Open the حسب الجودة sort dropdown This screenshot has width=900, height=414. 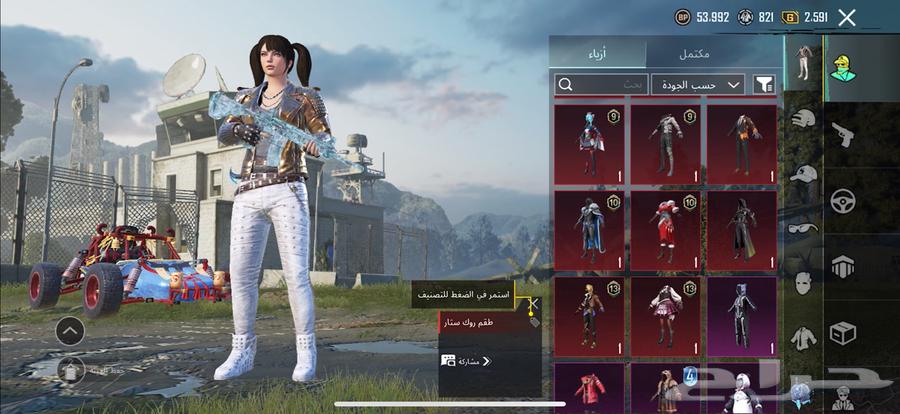click(697, 85)
